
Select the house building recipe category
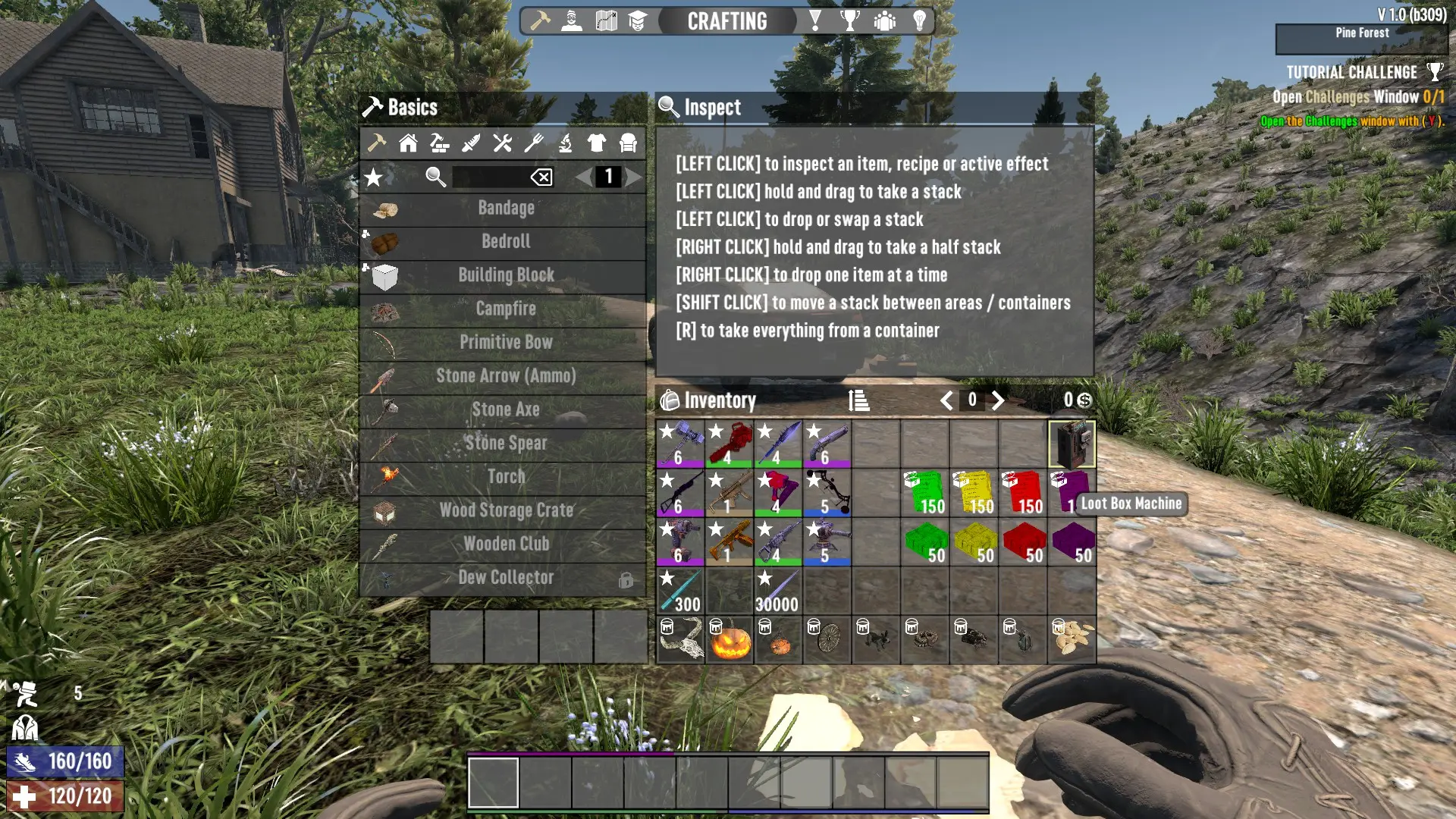[408, 143]
